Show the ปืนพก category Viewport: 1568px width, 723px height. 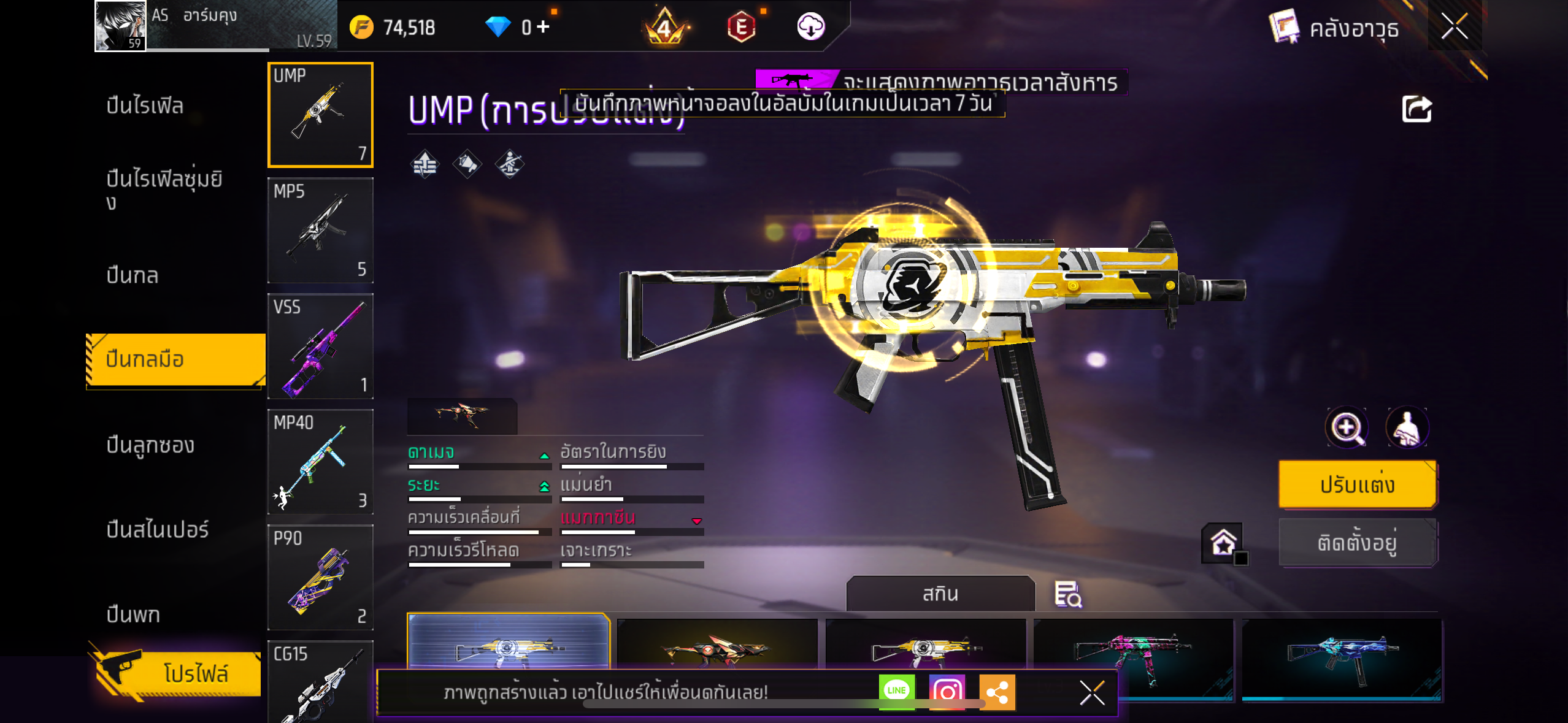133,614
